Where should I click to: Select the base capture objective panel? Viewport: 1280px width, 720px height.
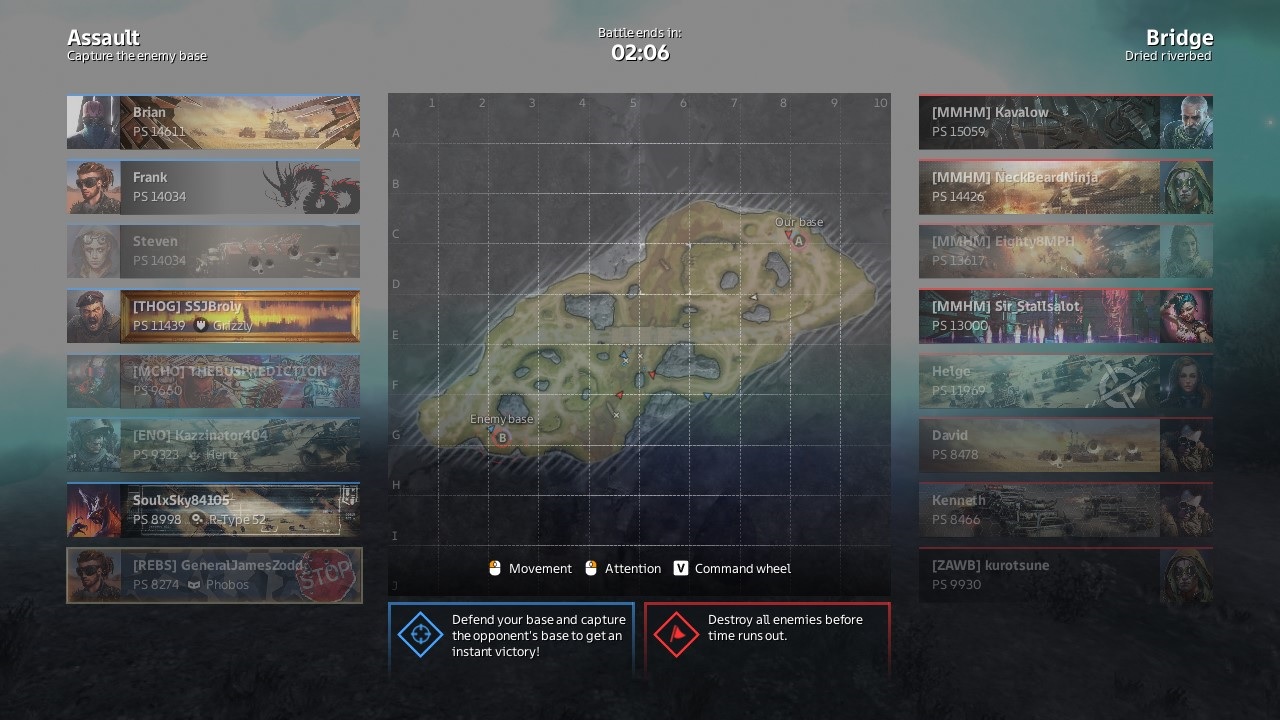[511, 636]
